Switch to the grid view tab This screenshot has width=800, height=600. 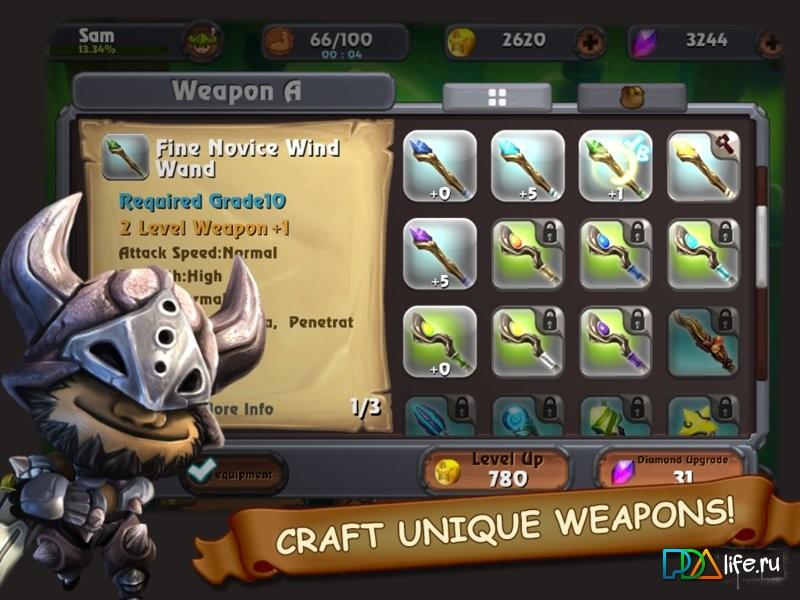coord(497,97)
